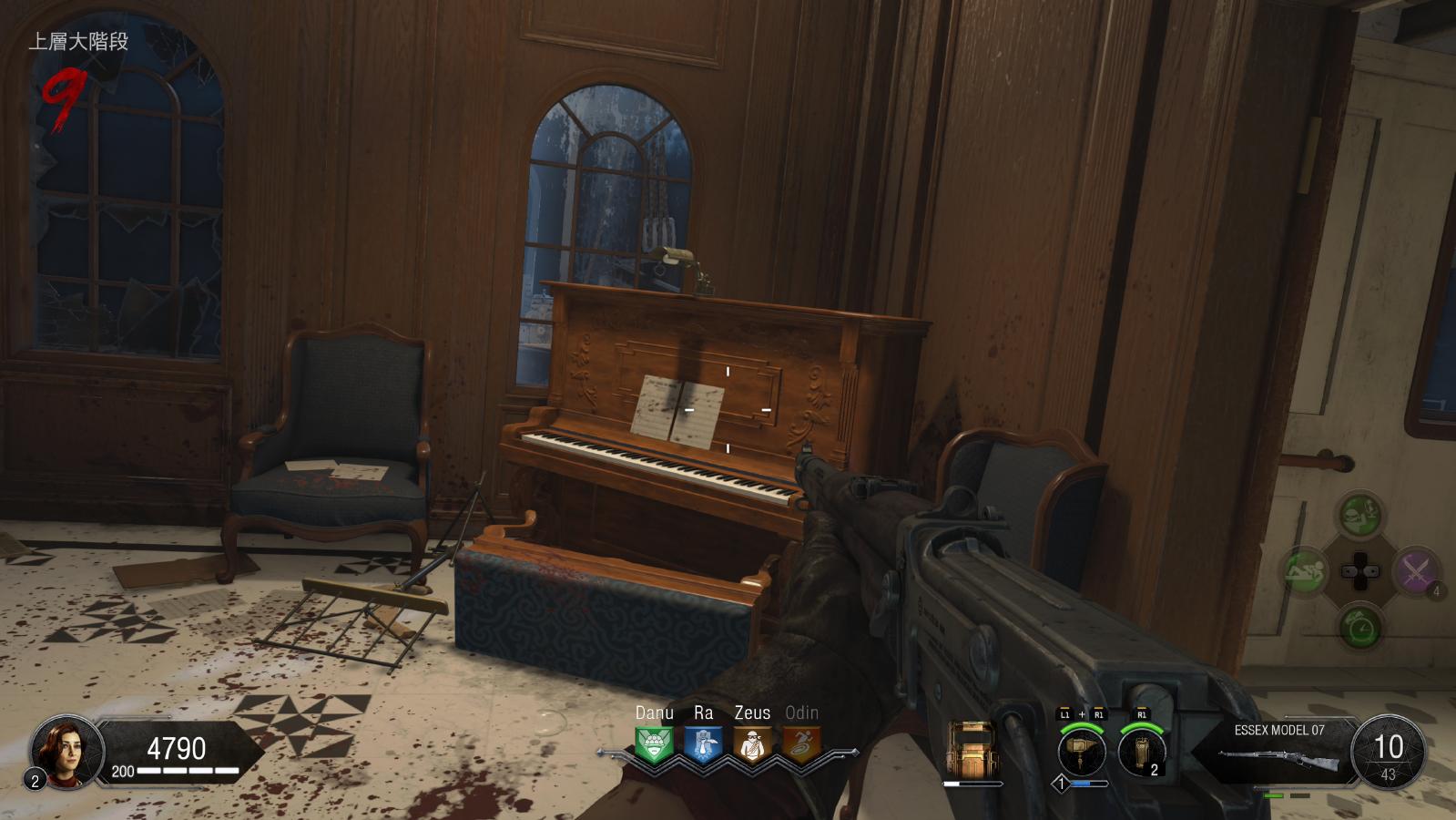The image size is (1456, 820).
Task: Activate the top green elixir icon
Action: 1359,516
